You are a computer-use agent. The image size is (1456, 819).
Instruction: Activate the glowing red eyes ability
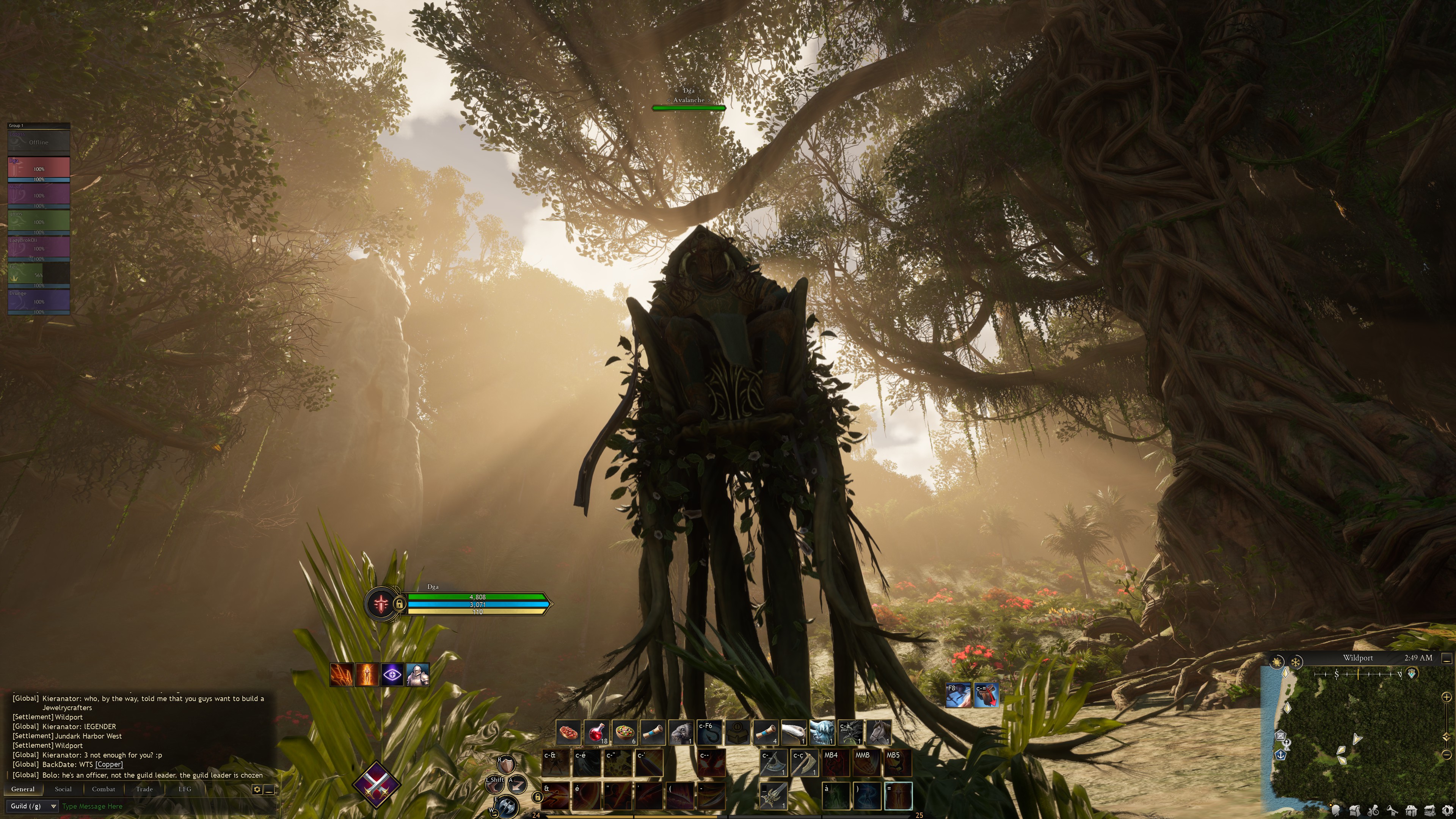click(x=711, y=763)
